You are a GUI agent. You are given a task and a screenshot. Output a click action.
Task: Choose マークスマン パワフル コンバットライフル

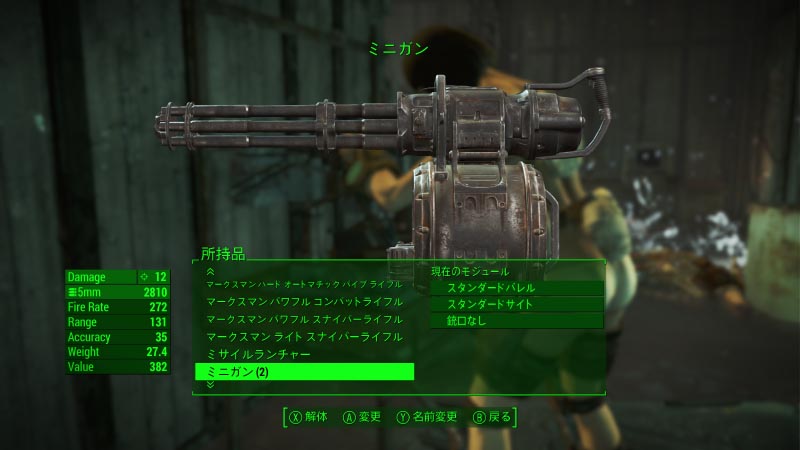305,301
